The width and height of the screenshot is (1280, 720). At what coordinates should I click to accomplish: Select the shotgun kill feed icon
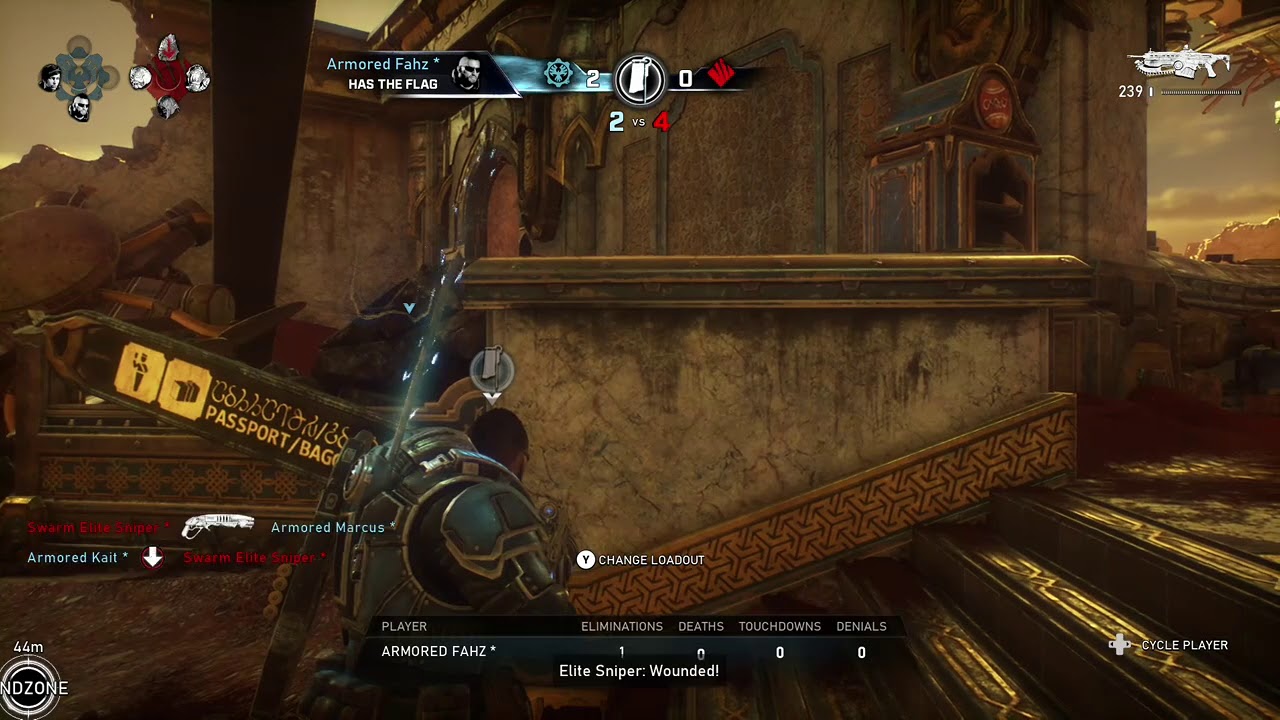click(x=218, y=527)
